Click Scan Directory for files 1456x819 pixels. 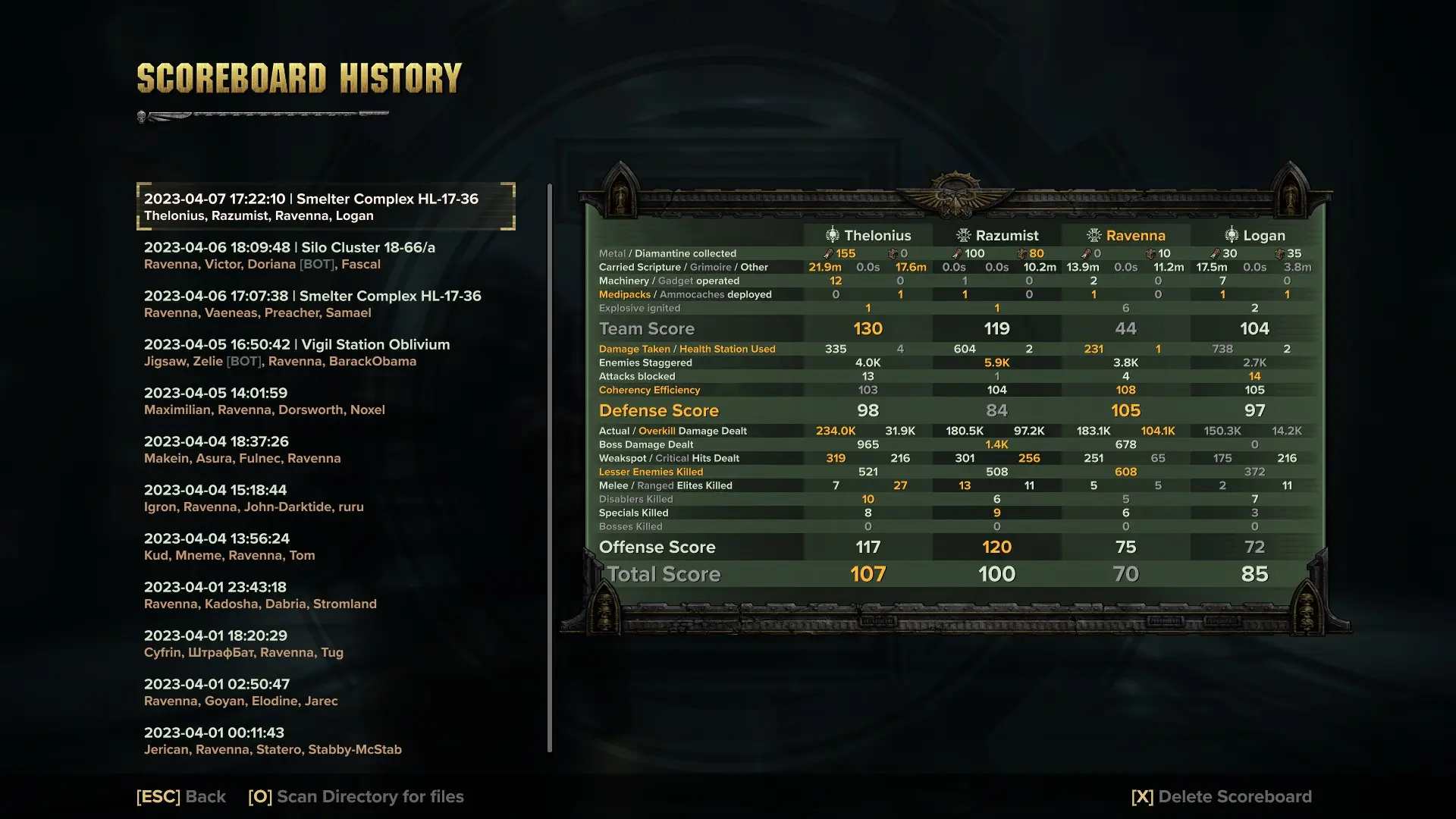pos(356,796)
